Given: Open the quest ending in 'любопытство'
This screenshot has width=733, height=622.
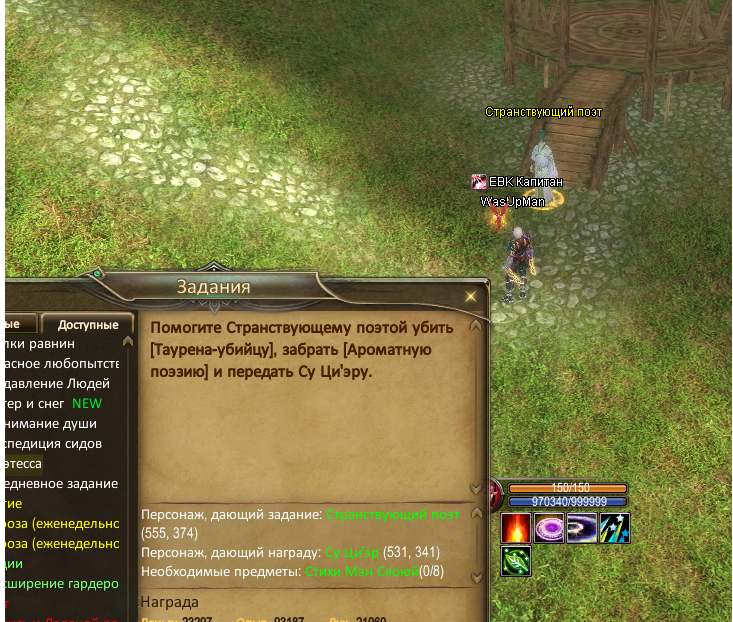Looking at the screenshot, I should pyautogui.click(x=61, y=364).
